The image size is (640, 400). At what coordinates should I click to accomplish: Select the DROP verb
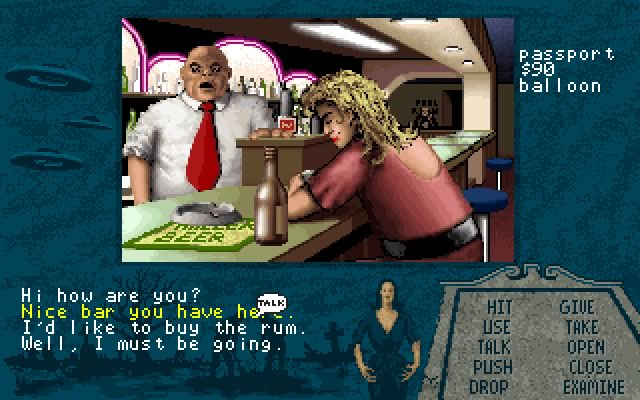click(x=490, y=387)
